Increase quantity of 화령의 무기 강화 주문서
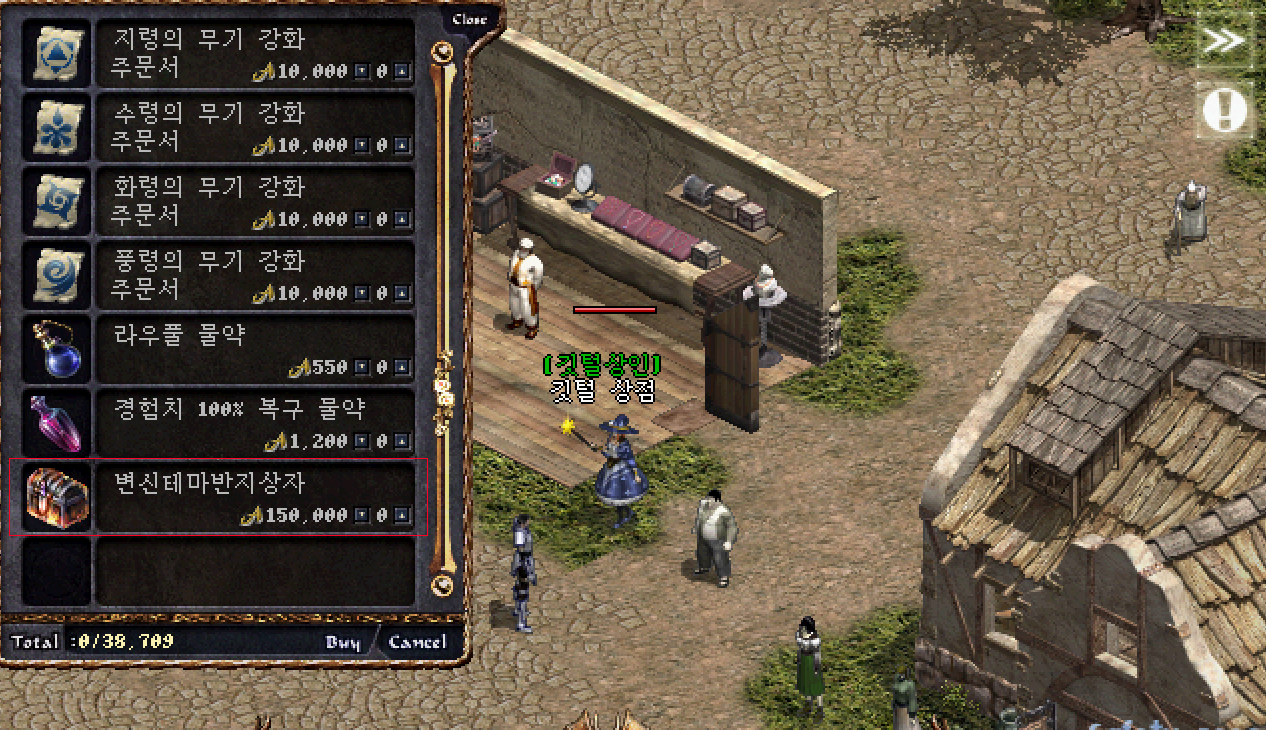Screen dimensions: 1266x730 pos(402,220)
